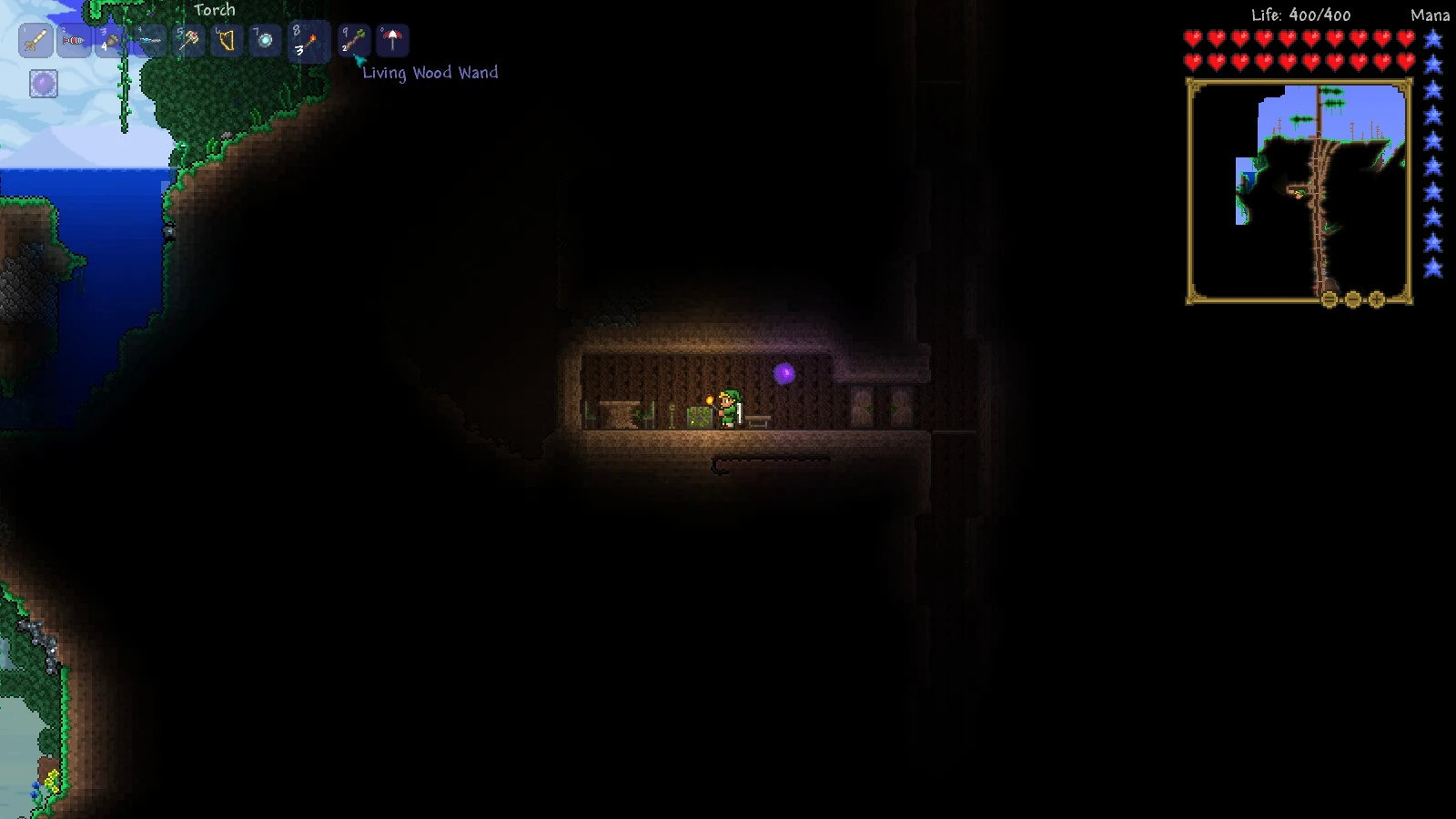This screenshot has height=819, width=1456.
Task: Select the glowing orb item in slot 7
Action: coord(263,40)
